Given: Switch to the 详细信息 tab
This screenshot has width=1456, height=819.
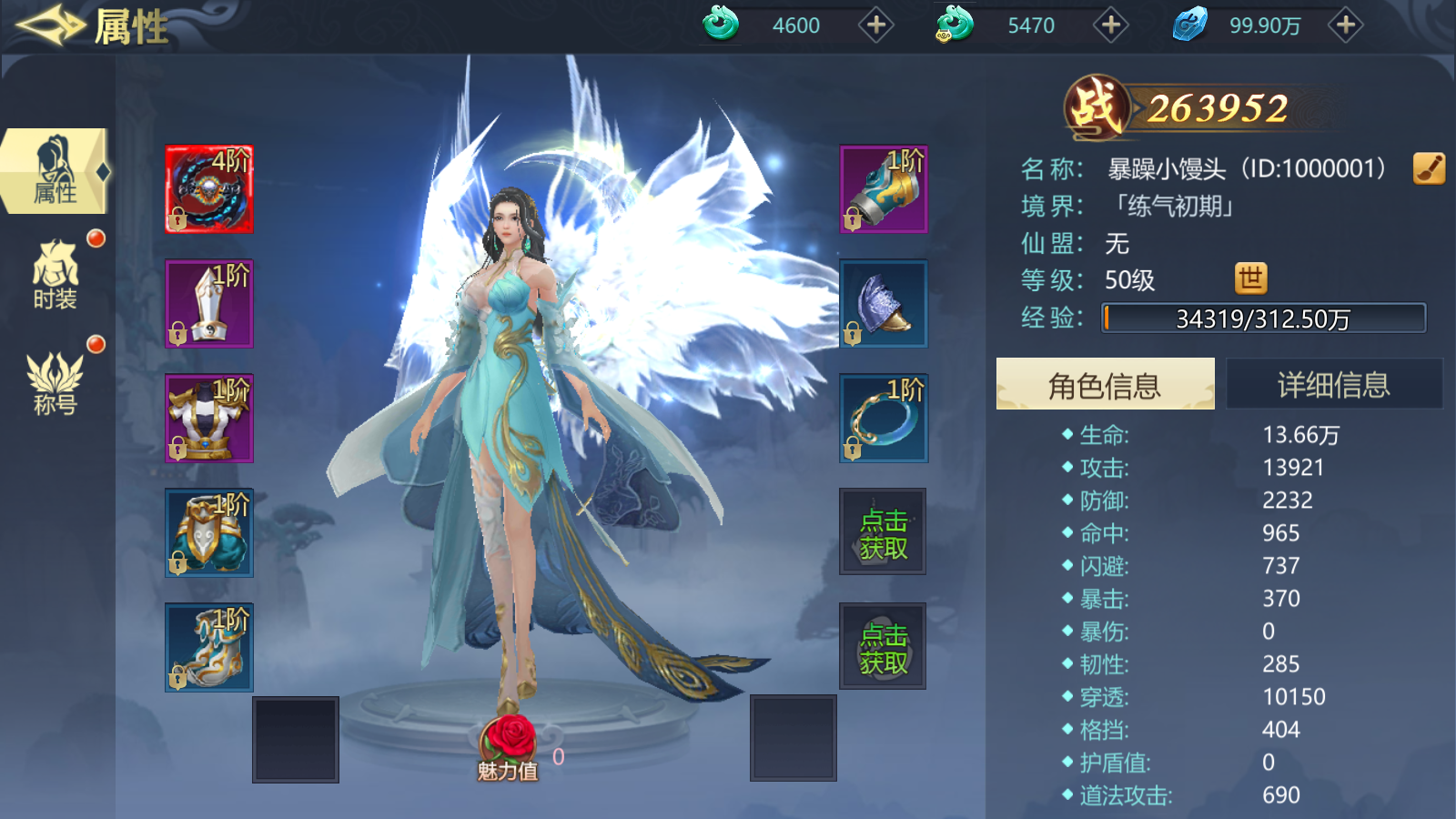Looking at the screenshot, I should 1333,384.
